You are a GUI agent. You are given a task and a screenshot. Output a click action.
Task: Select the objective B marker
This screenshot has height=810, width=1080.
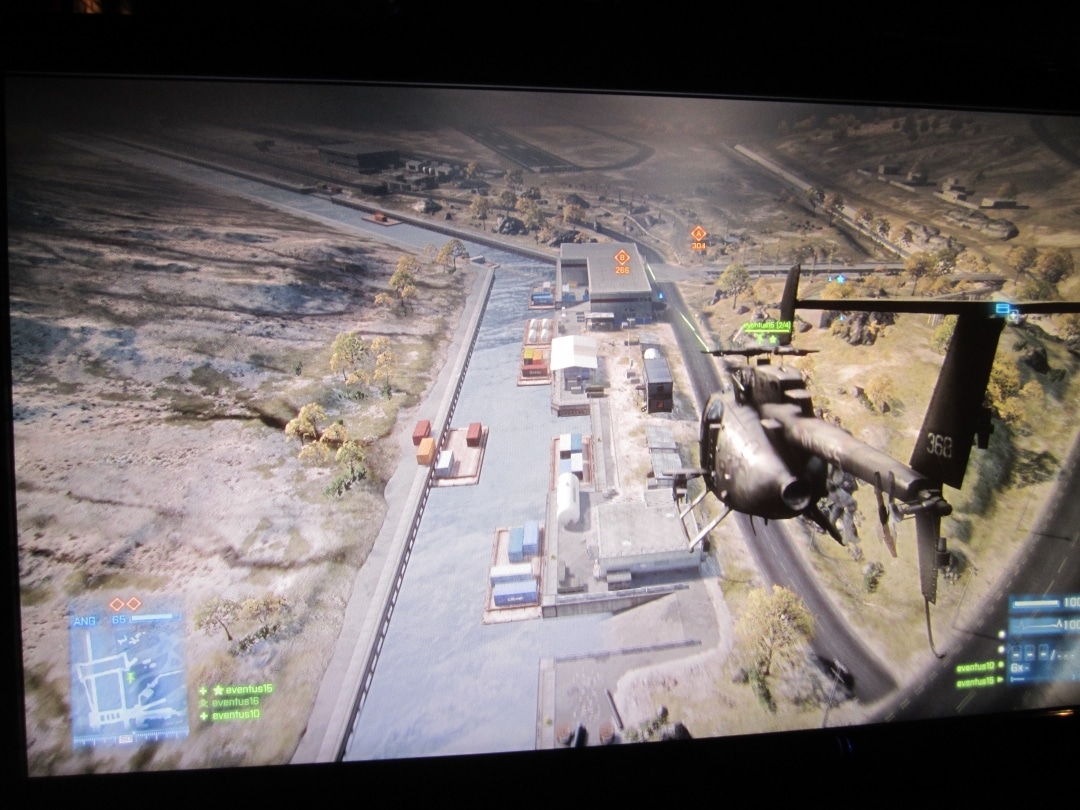[x=622, y=258]
